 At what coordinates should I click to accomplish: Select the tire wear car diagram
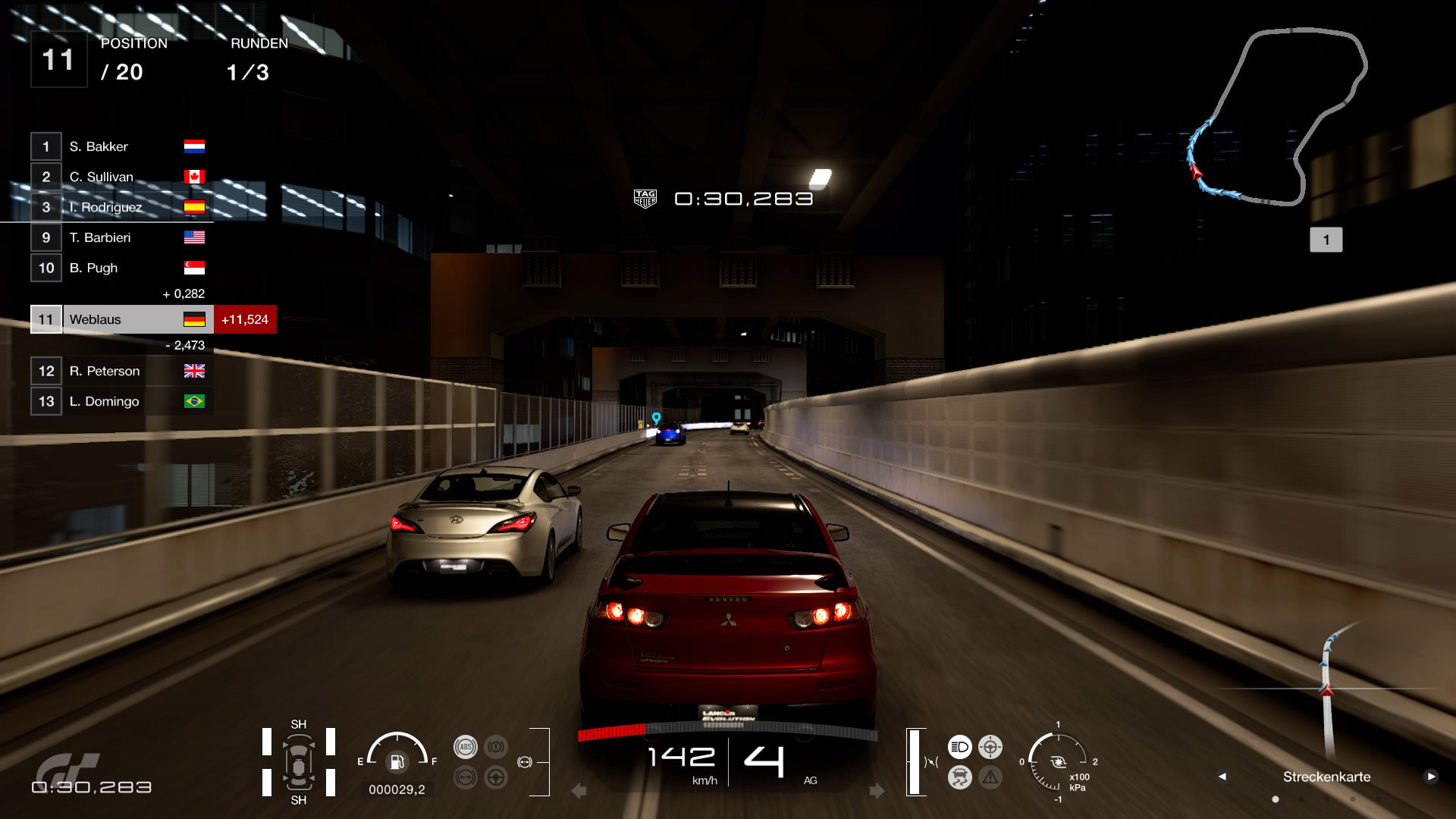tap(298, 762)
